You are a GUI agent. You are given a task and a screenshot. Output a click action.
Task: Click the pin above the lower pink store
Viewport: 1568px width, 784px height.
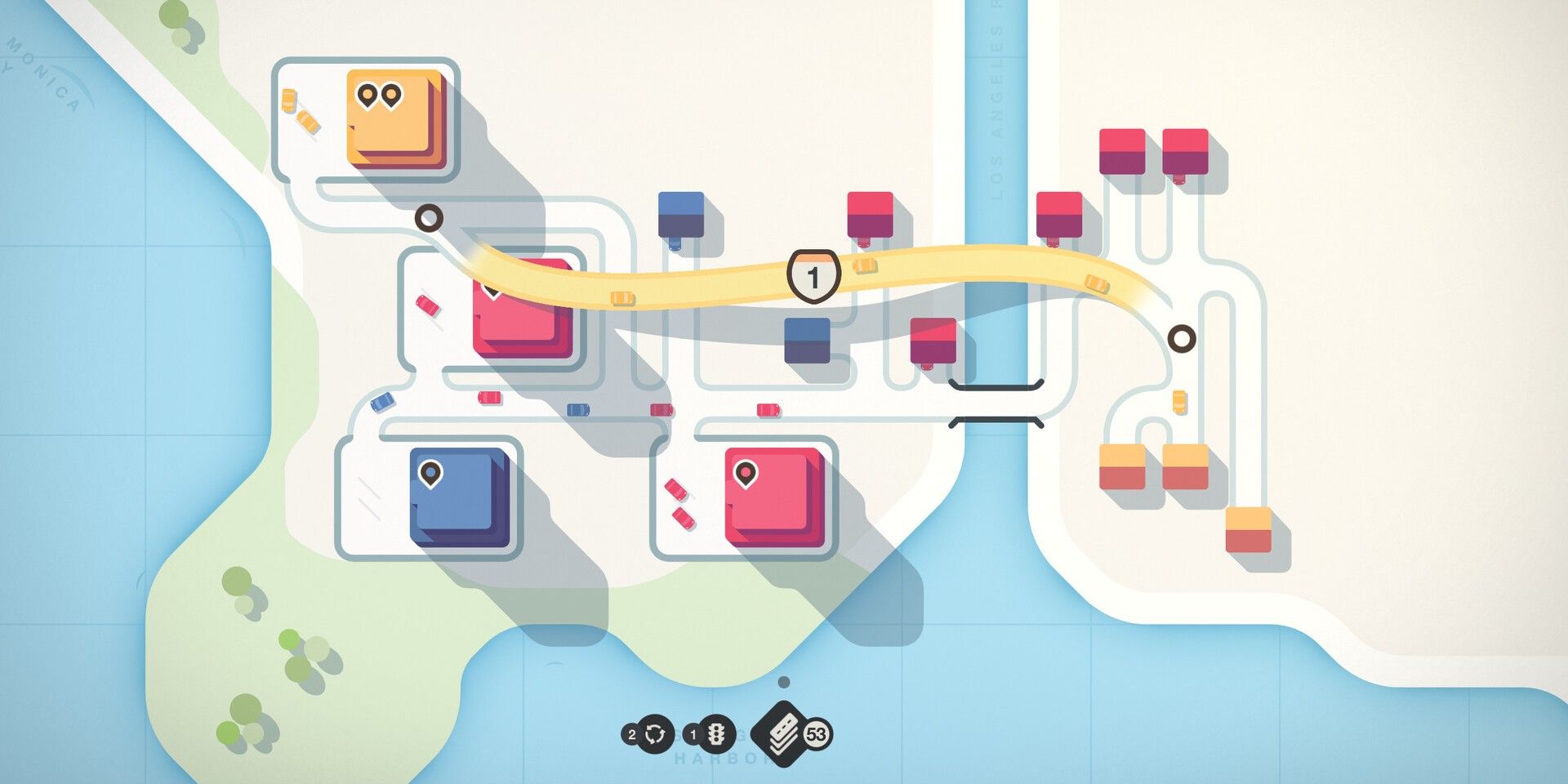[746, 474]
